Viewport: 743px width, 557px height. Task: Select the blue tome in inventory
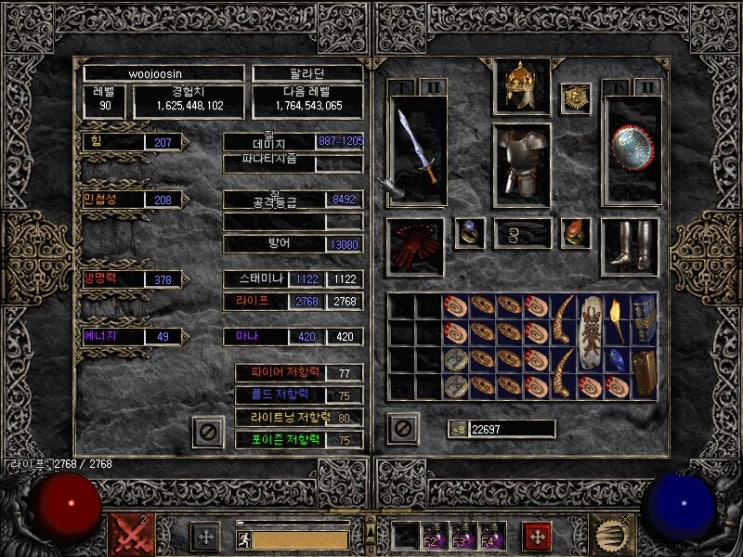pyautogui.click(x=642, y=319)
